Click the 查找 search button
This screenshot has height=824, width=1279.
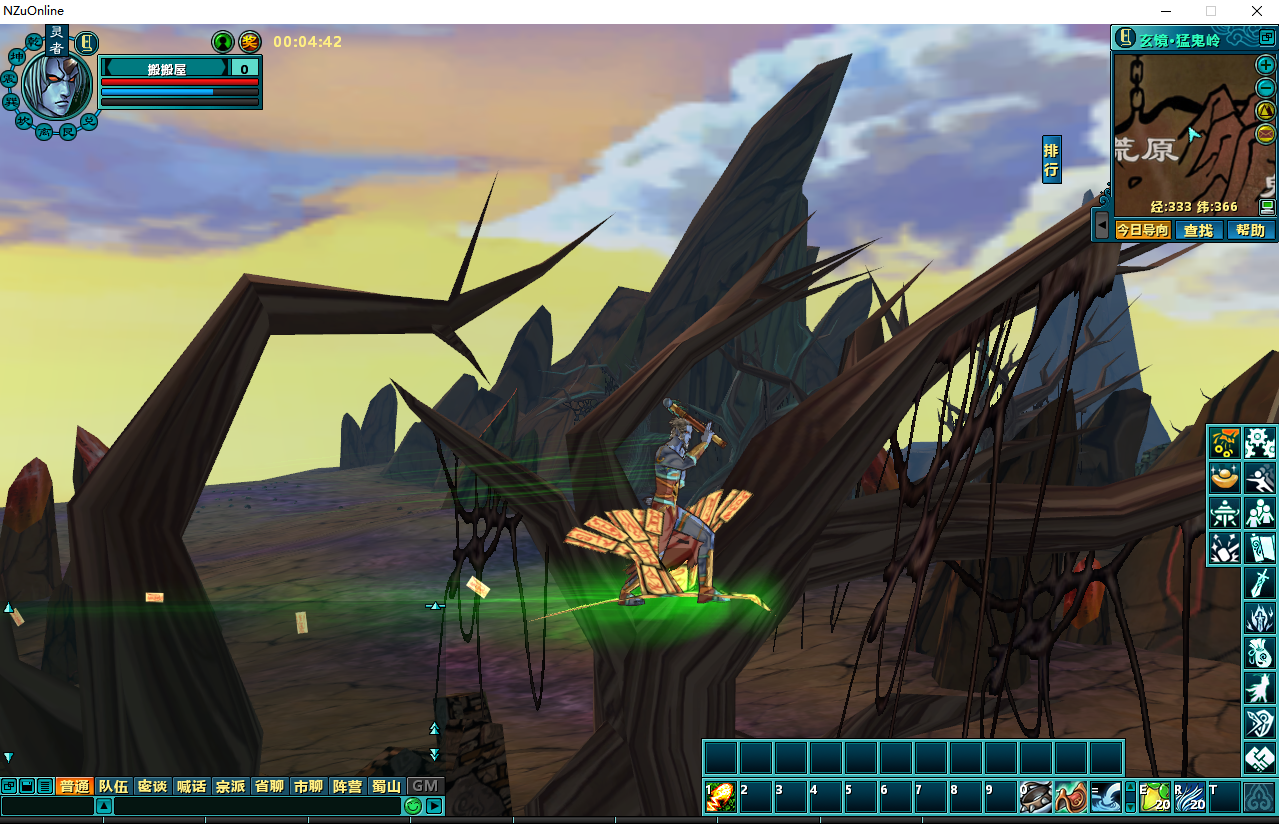[x=1197, y=230]
